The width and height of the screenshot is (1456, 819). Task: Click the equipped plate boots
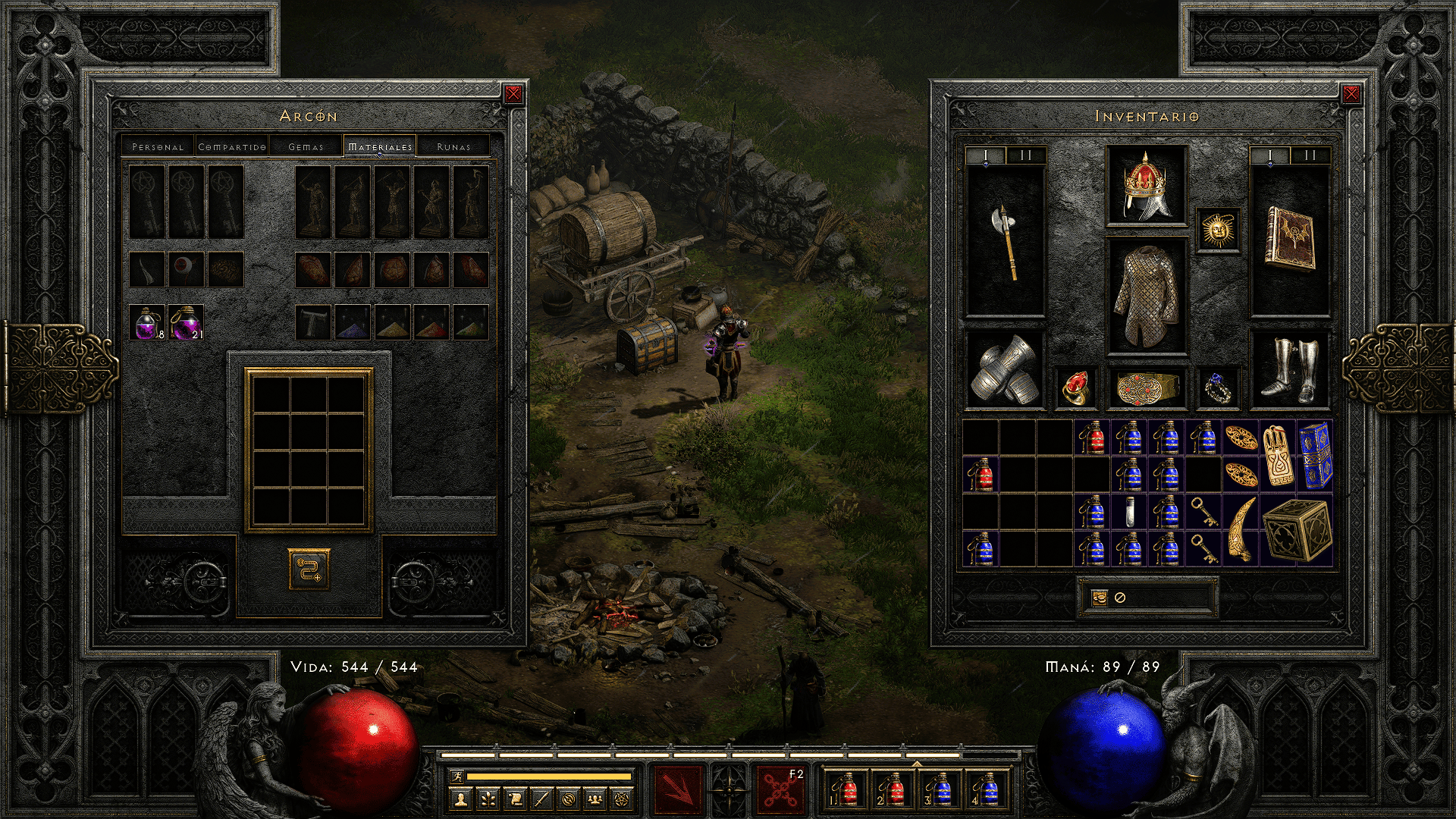click(x=1289, y=371)
